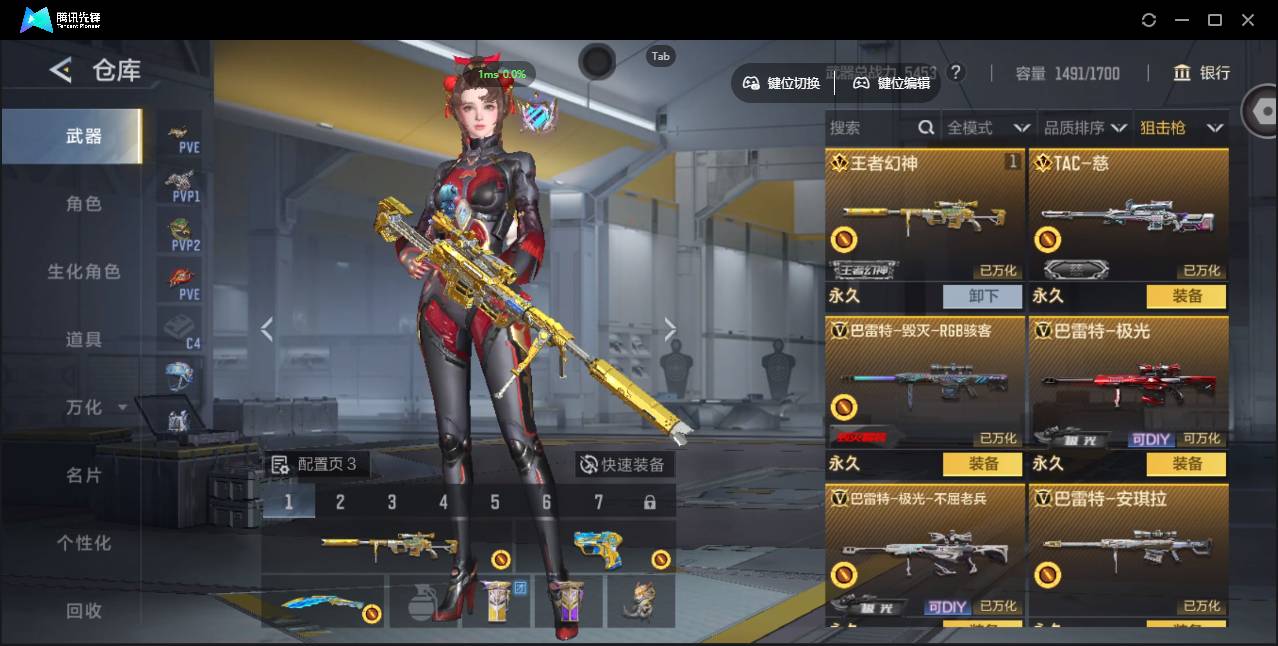The image size is (1278, 646).
Task: Open the 全模式 mode filter dropdown
Action: click(x=988, y=128)
